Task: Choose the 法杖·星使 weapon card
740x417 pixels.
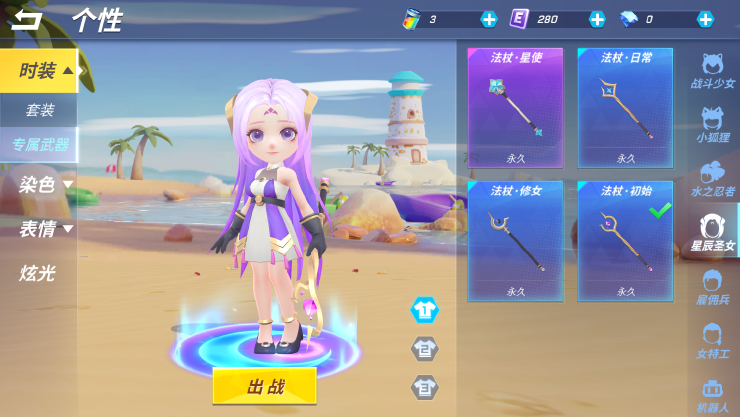Action: tap(515, 108)
